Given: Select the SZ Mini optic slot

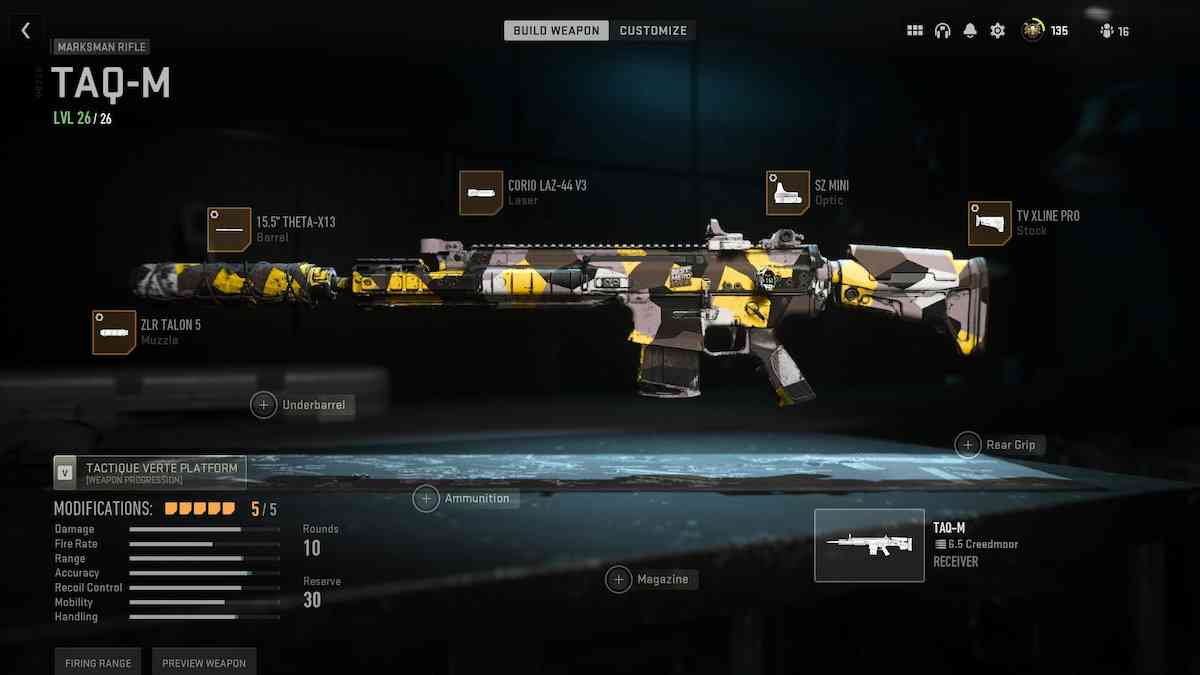Looking at the screenshot, I should tap(788, 192).
